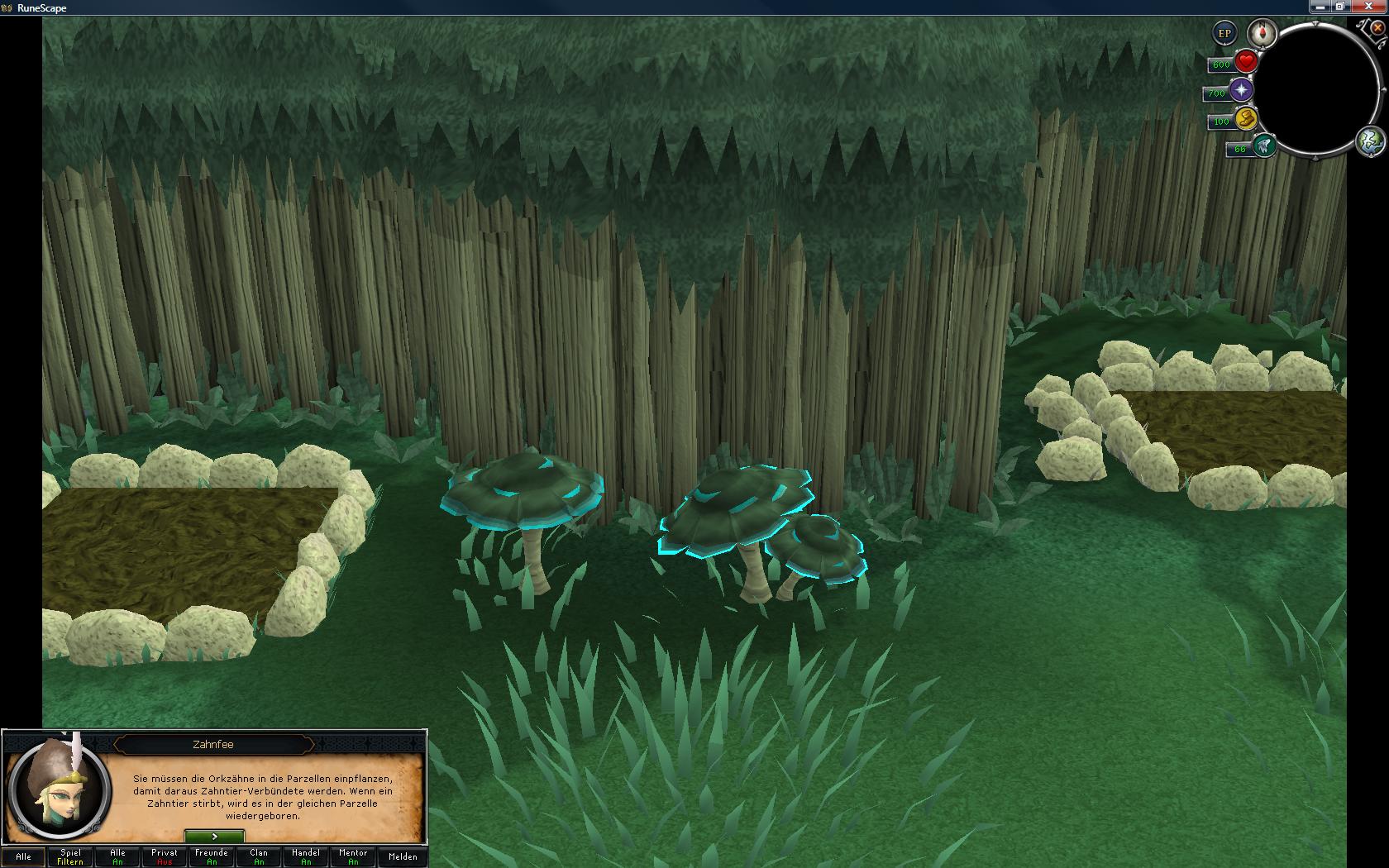Open the world map globe icon
This screenshot has width=1389, height=868.
(x=1370, y=140)
